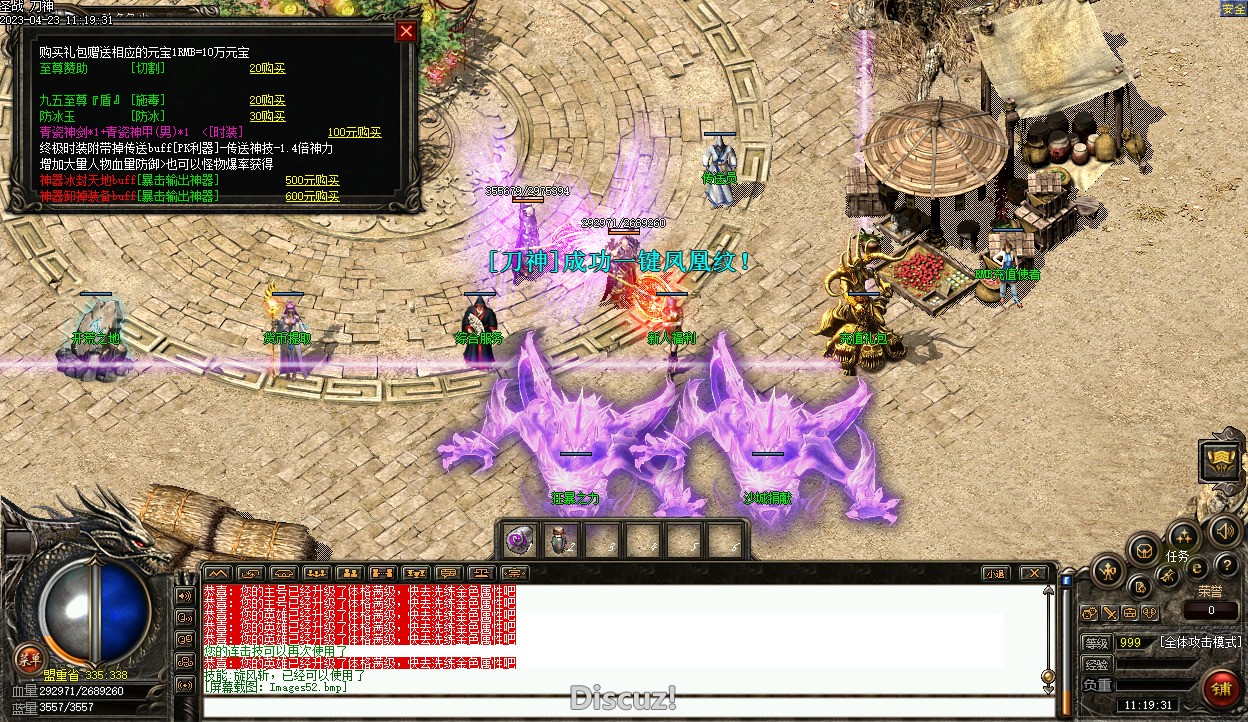1248x722 pixels.
Task: Use the purple scroll in hotbar slot 1
Action: click(519, 541)
